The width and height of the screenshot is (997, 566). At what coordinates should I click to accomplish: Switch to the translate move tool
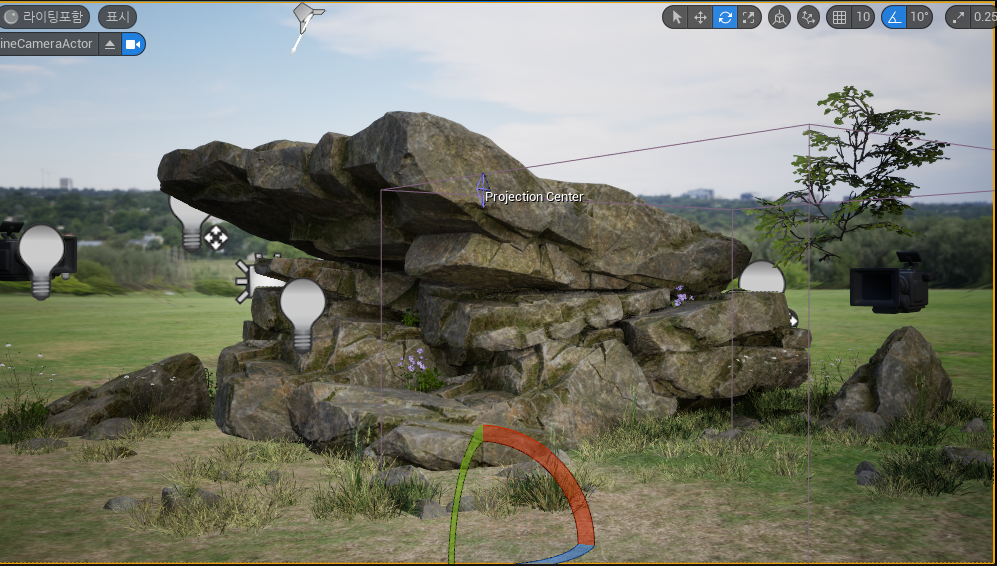[700, 17]
